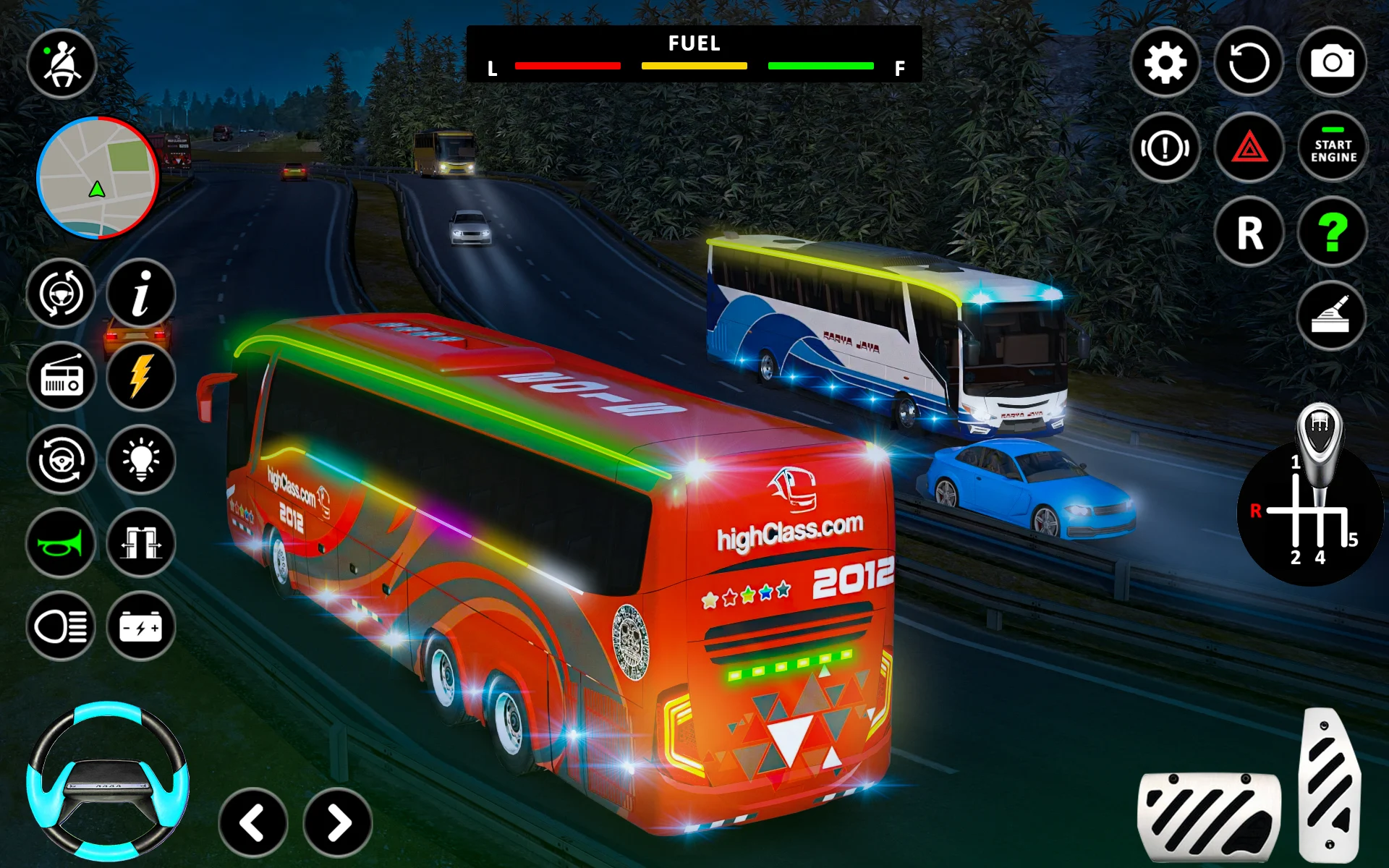Select the R reverse button
Image resolution: width=1389 pixels, height=868 pixels.
1249,232
